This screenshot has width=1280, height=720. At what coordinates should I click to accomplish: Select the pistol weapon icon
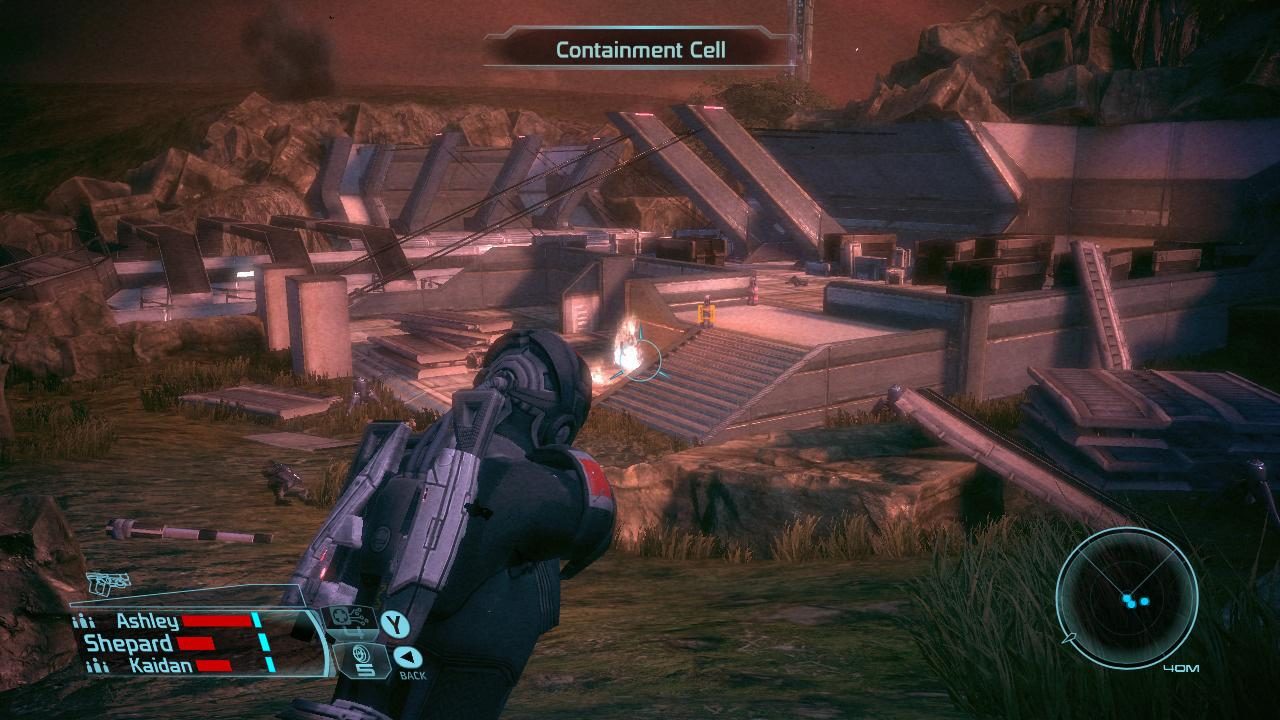[107, 583]
